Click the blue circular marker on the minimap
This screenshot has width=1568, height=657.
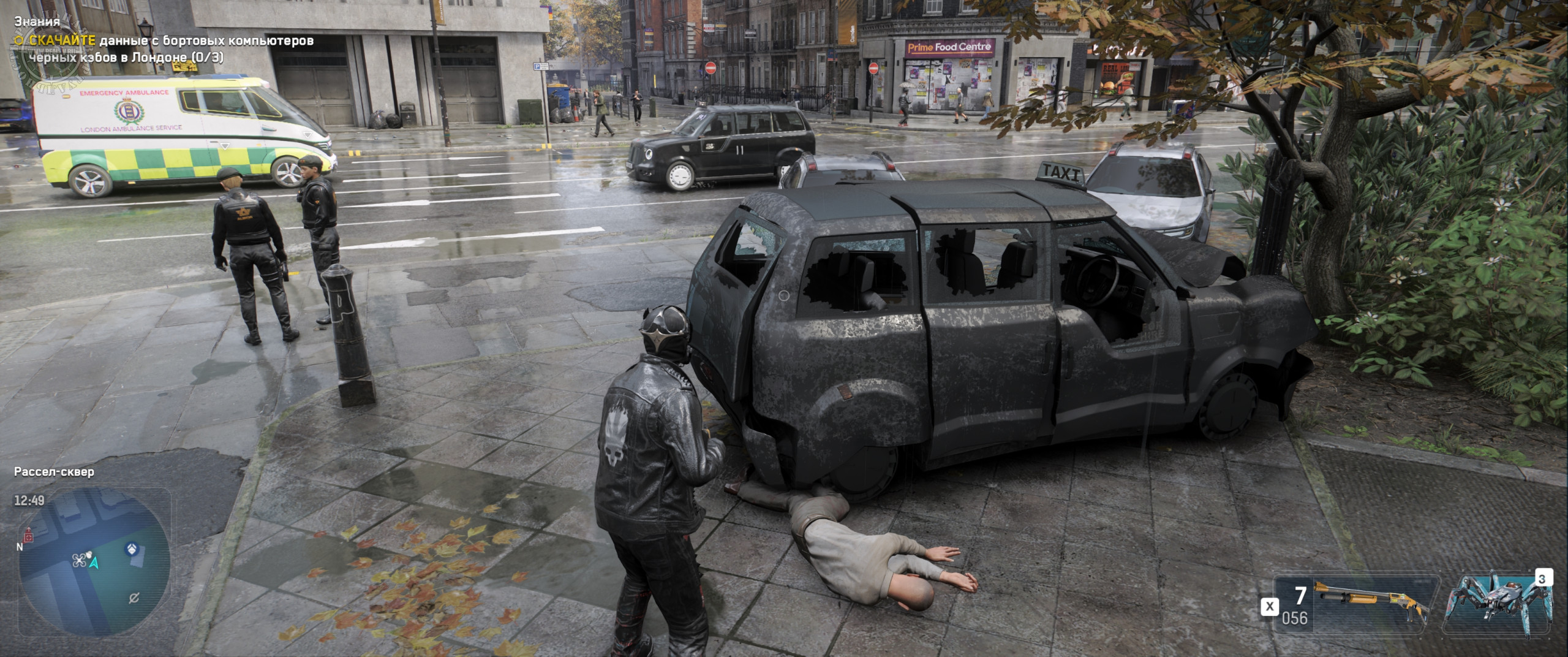130,549
